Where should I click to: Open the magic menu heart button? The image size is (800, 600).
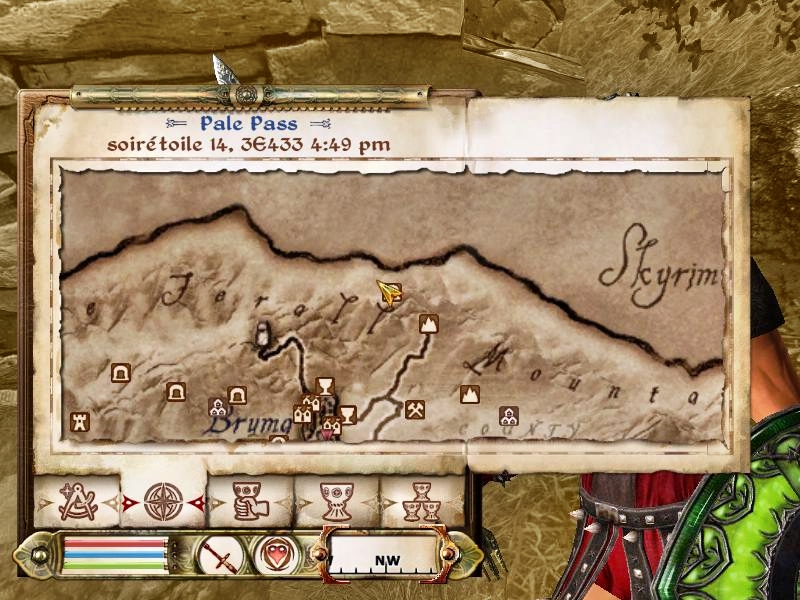tap(272, 553)
